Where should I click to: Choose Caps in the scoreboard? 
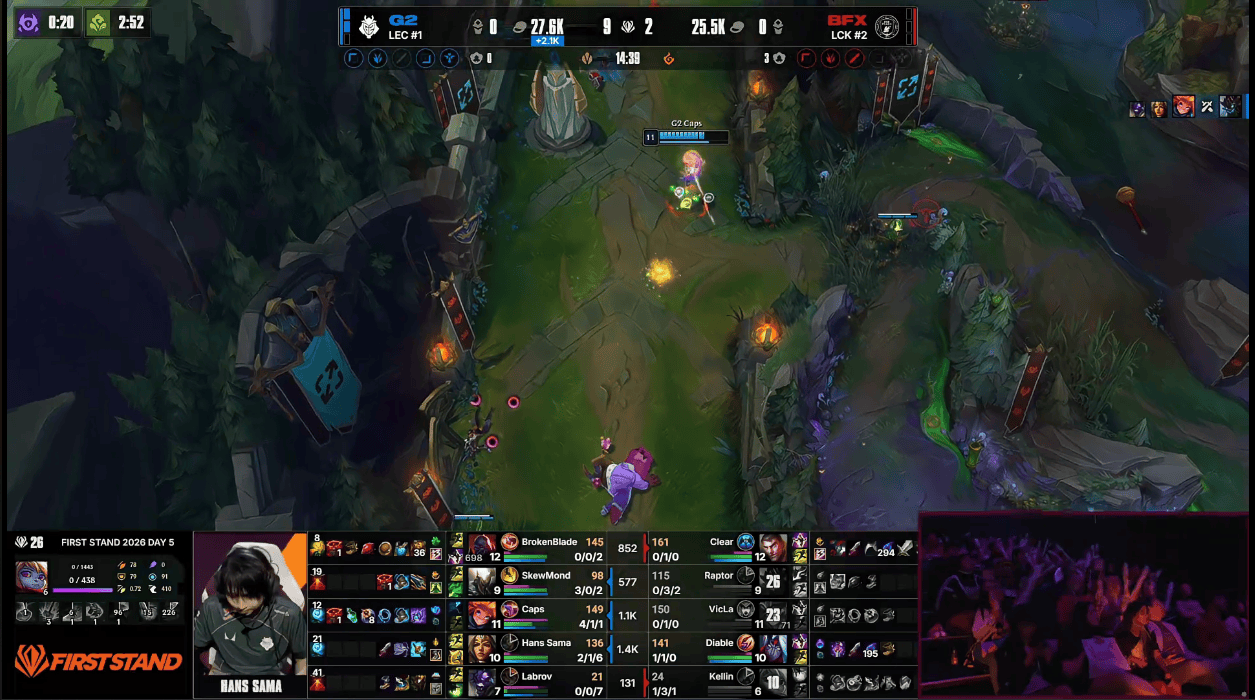coord(533,609)
